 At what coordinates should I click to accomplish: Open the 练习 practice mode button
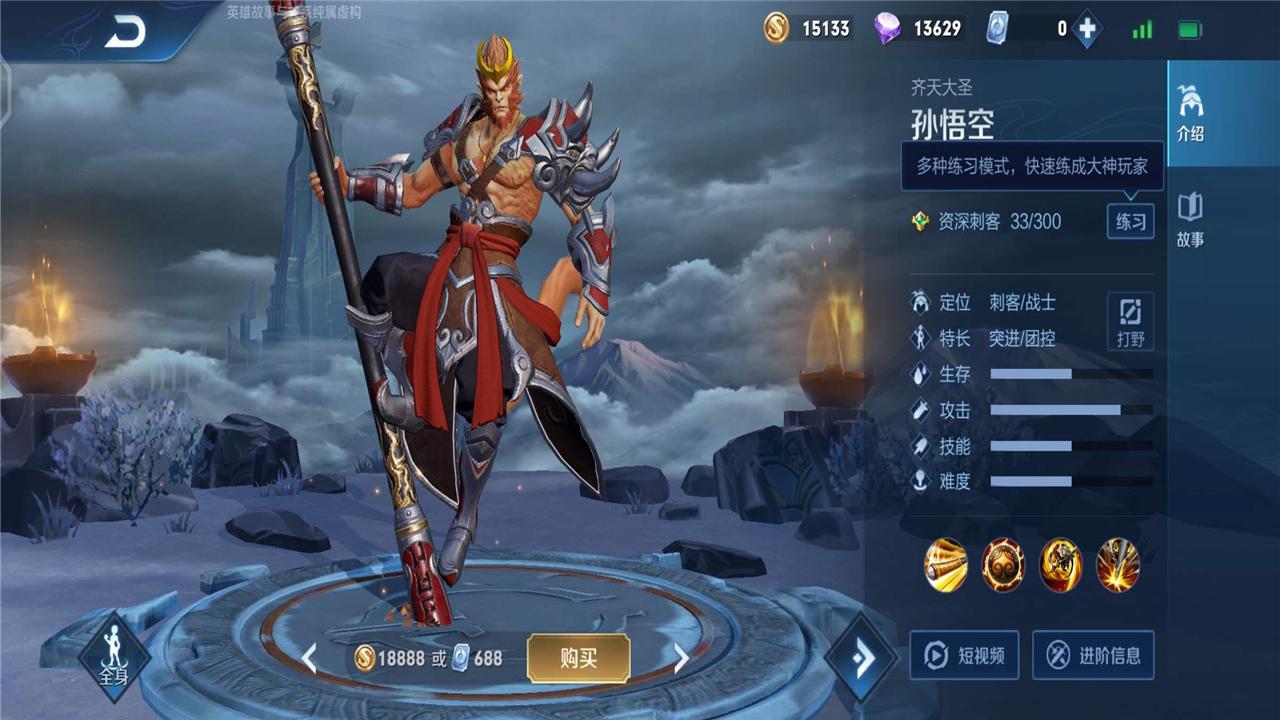pyautogui.click(x=1129, y=222)
